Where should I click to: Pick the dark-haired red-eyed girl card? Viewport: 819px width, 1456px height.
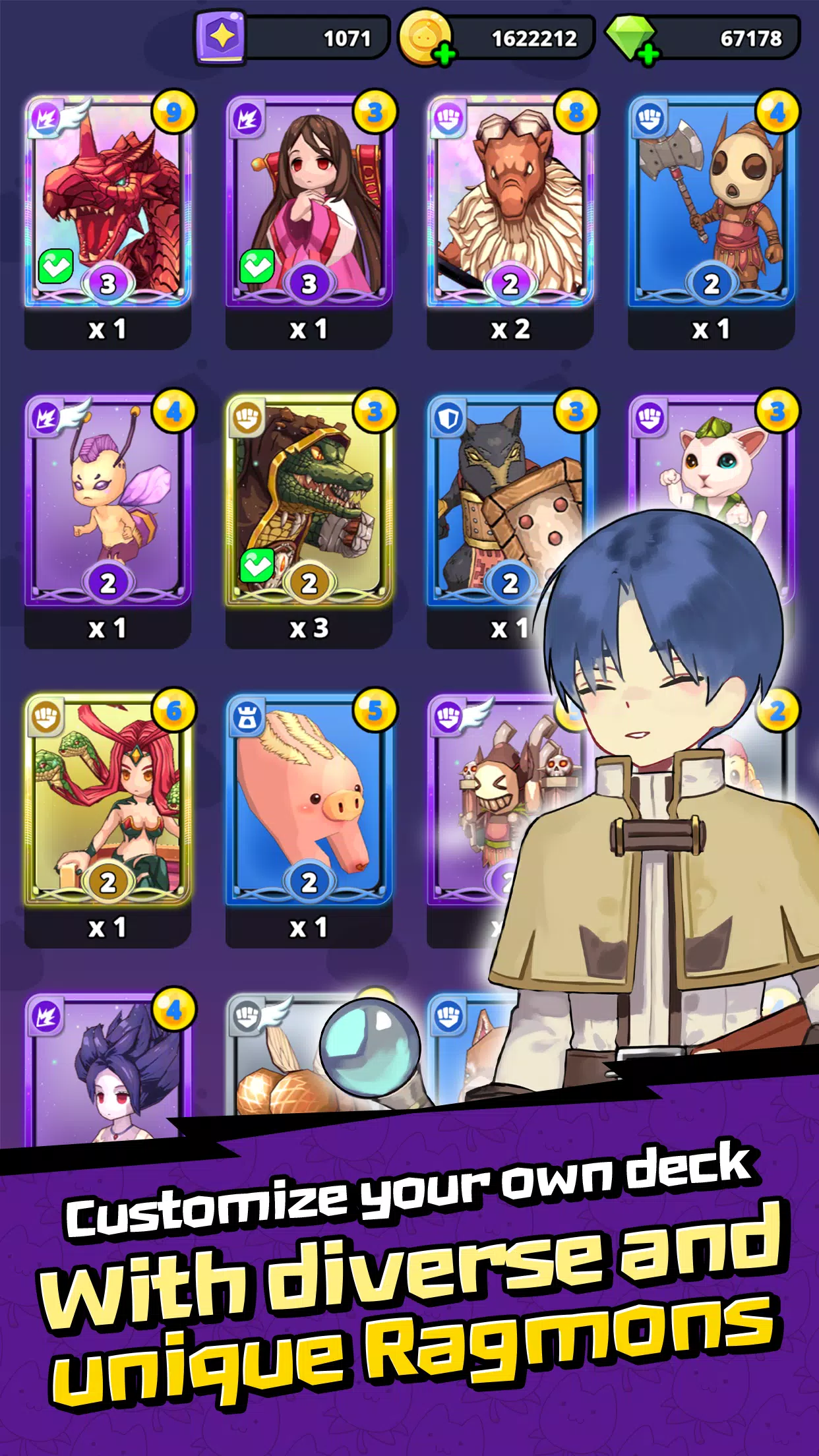[x=108, y=1068]
